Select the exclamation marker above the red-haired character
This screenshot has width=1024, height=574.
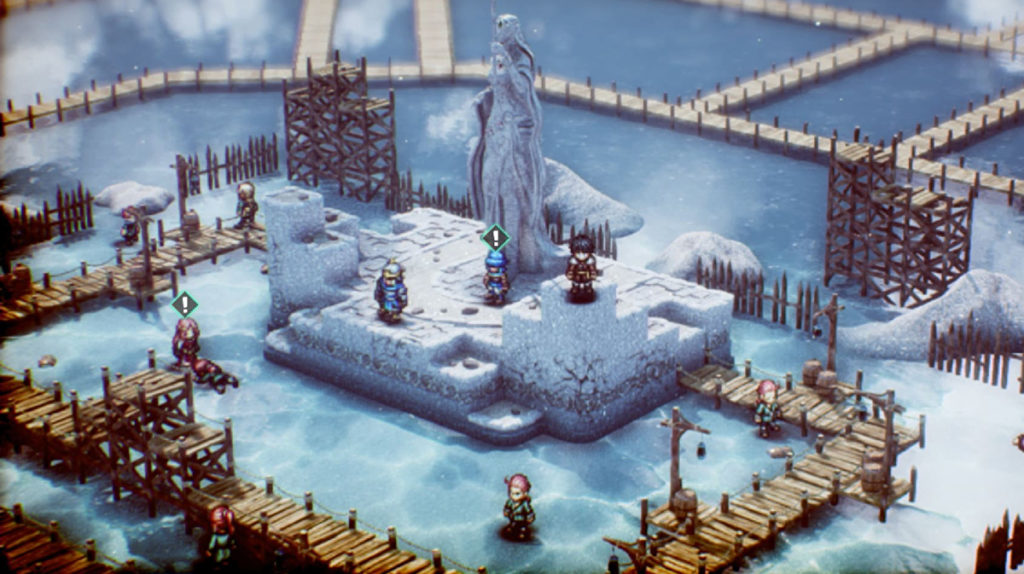point(184,304)
